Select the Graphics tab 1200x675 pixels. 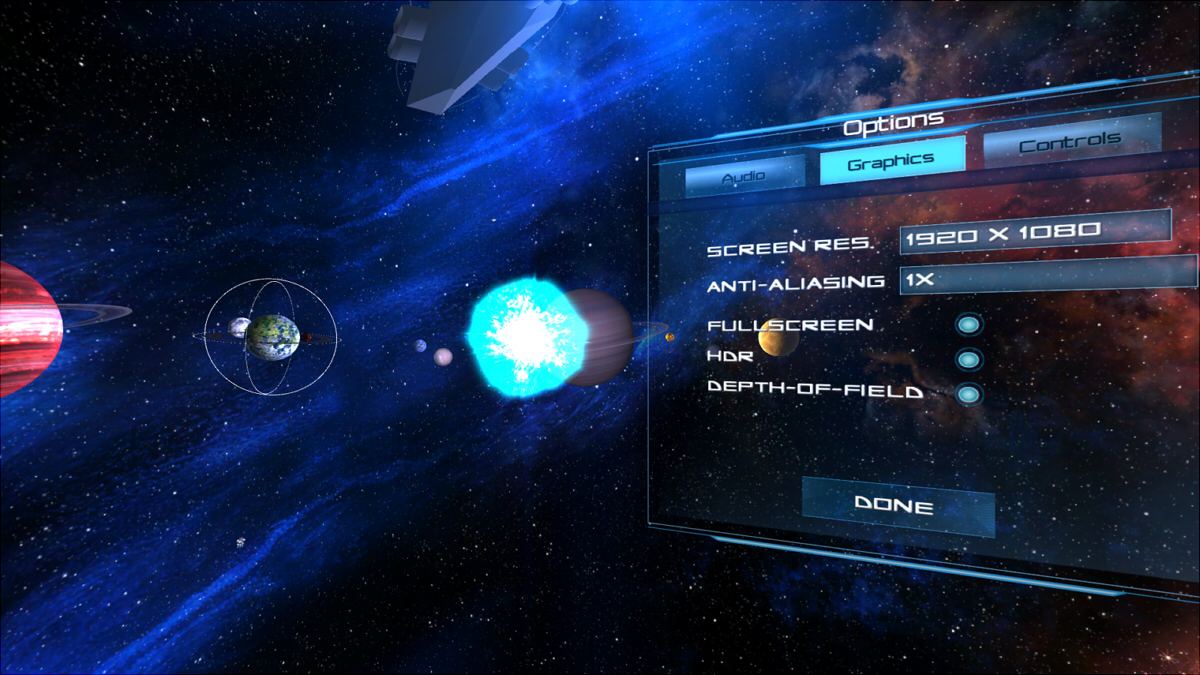891,160
